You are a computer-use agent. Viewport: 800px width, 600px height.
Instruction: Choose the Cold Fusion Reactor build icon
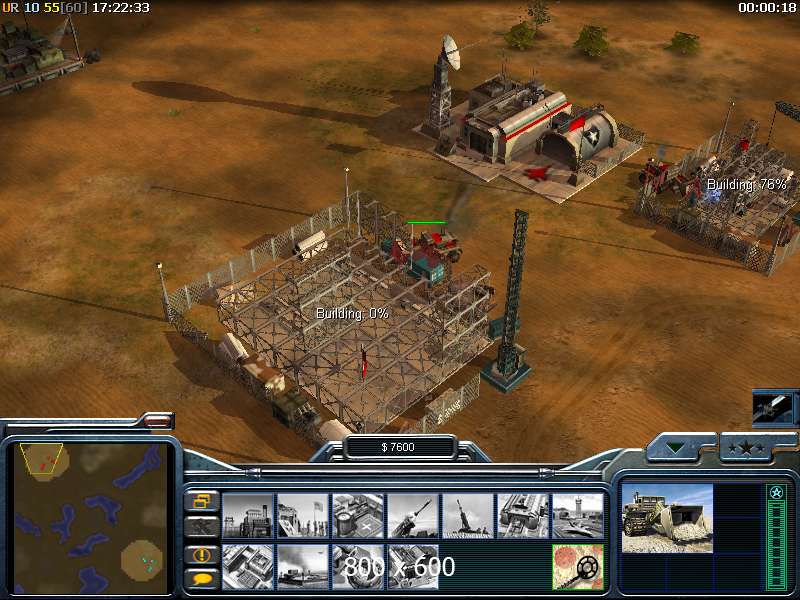point(248,515)
